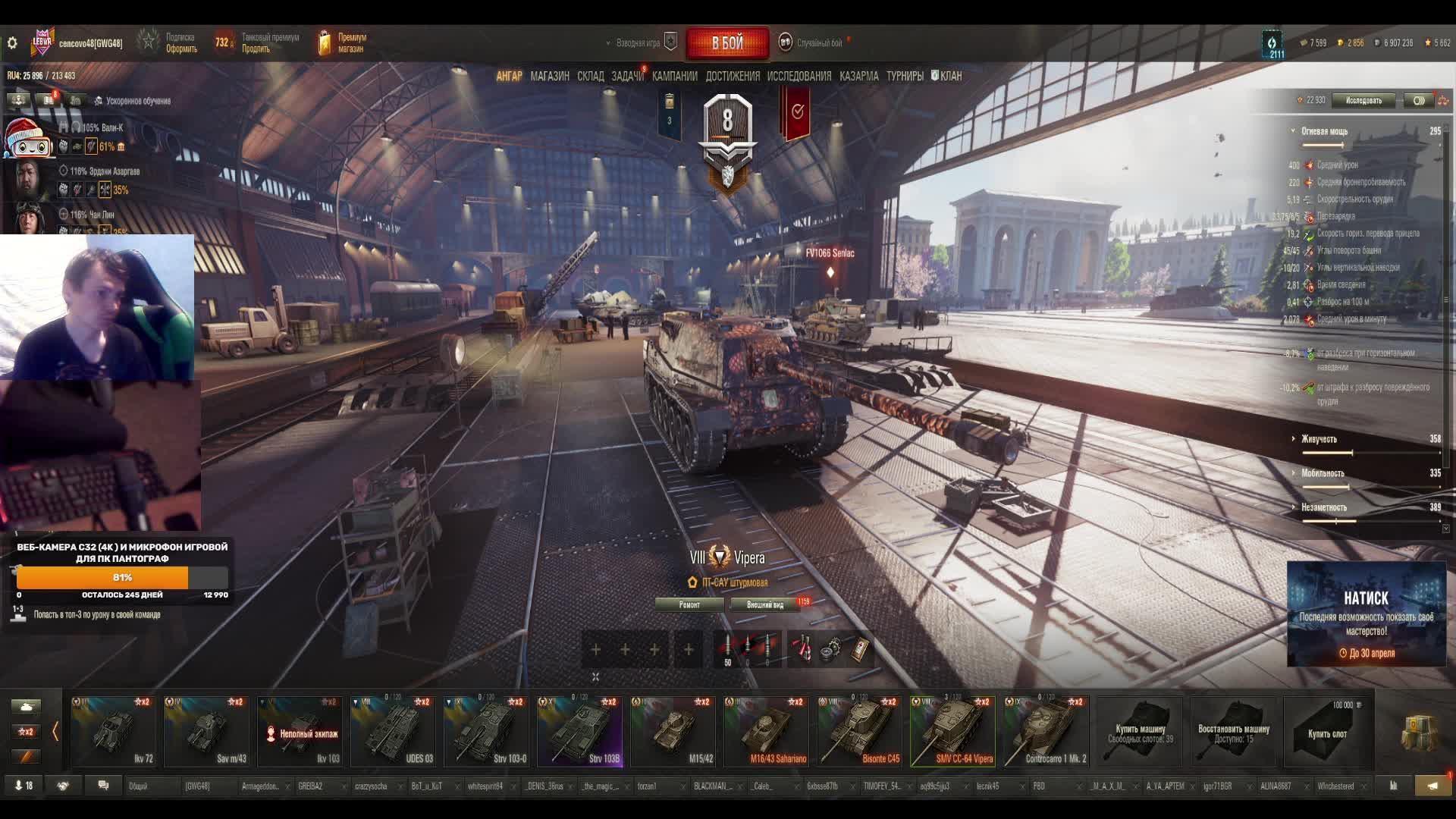Image resolution: width=1456 pixels, height=819 pixels.
Task: Expand the Живучесть stats section
Action: pos(1319,439)
